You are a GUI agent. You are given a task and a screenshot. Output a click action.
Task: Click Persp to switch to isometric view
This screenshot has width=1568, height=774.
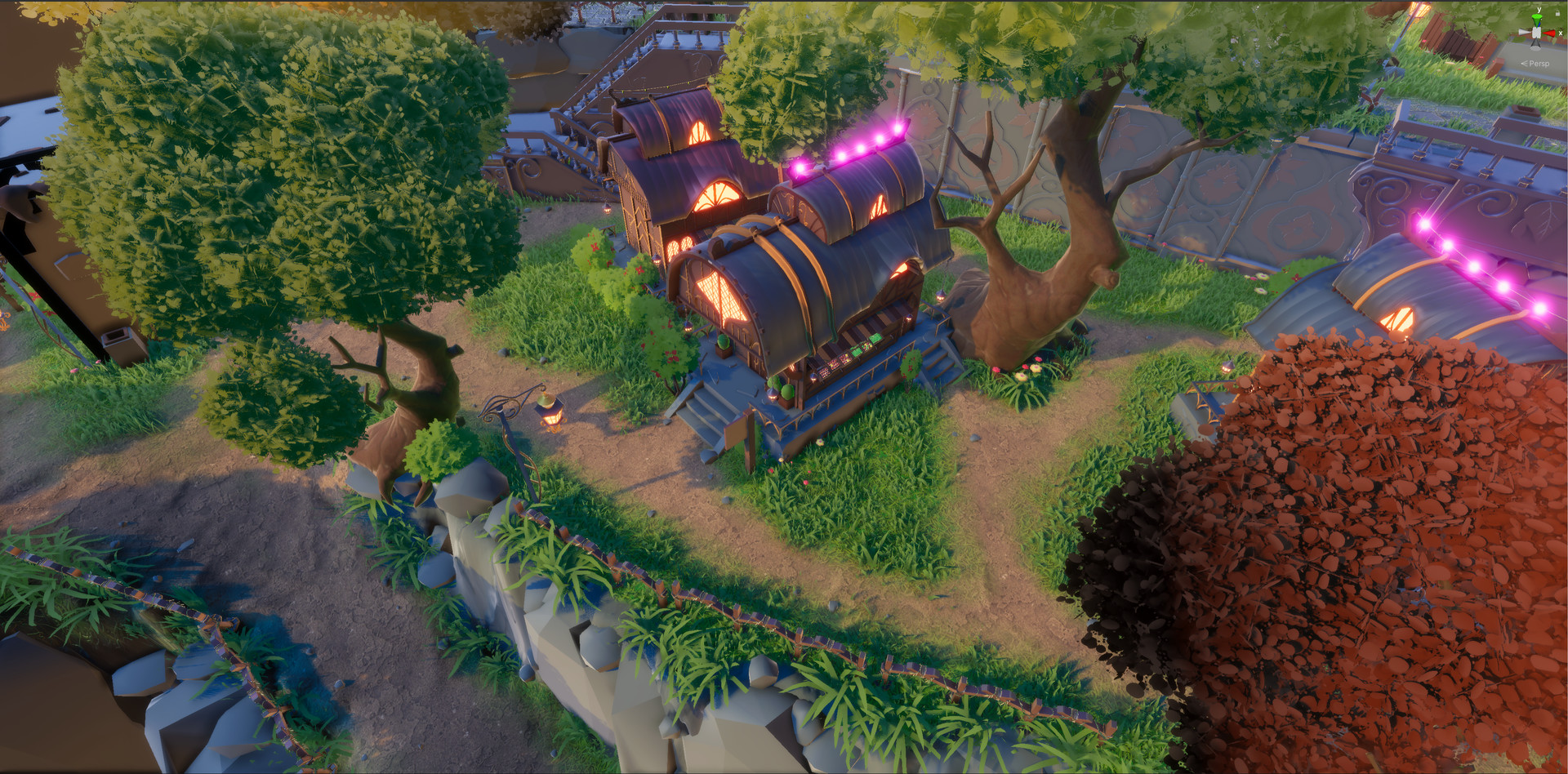(1540, 64)
